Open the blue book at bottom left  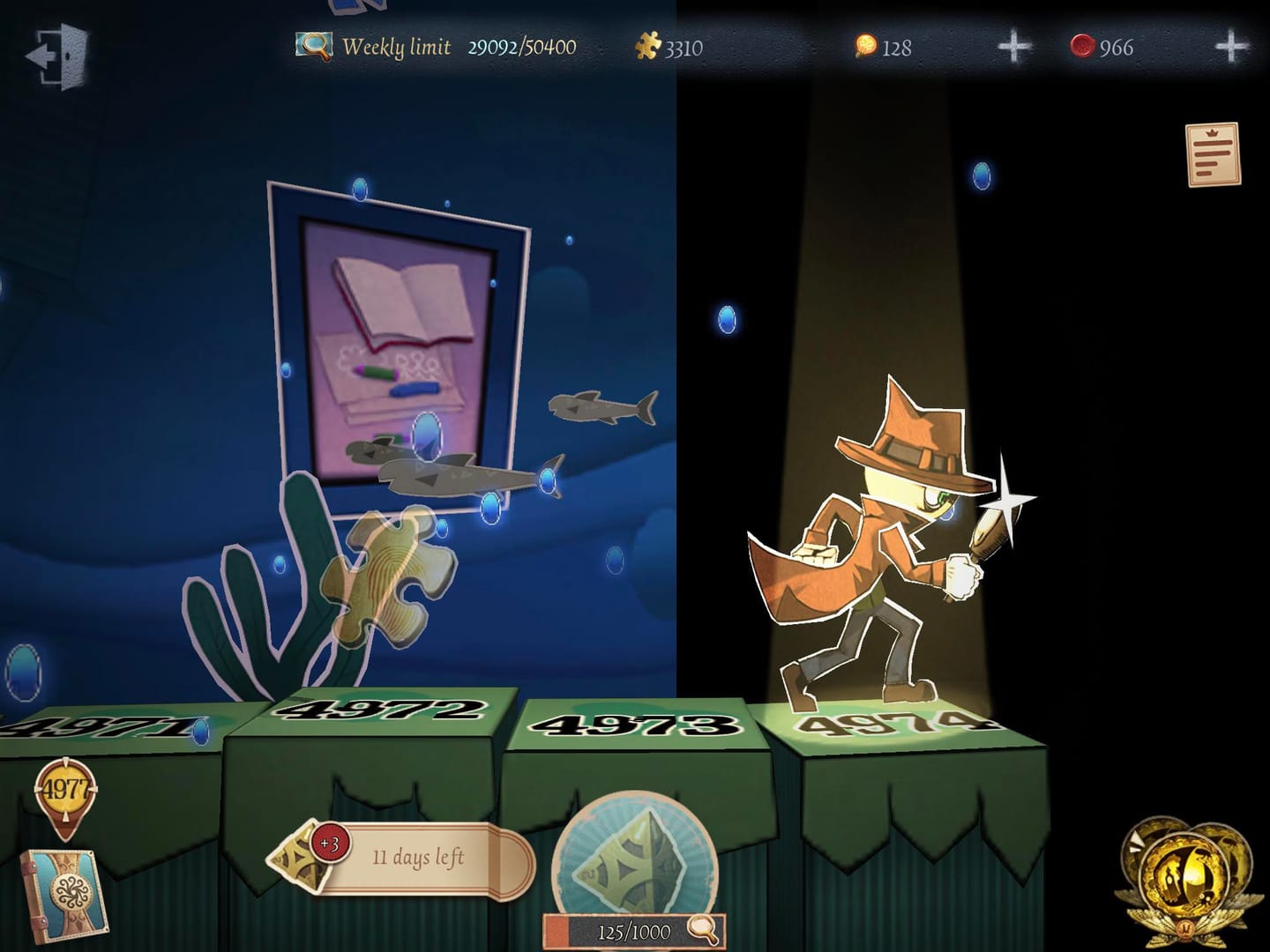coord(63,892)
